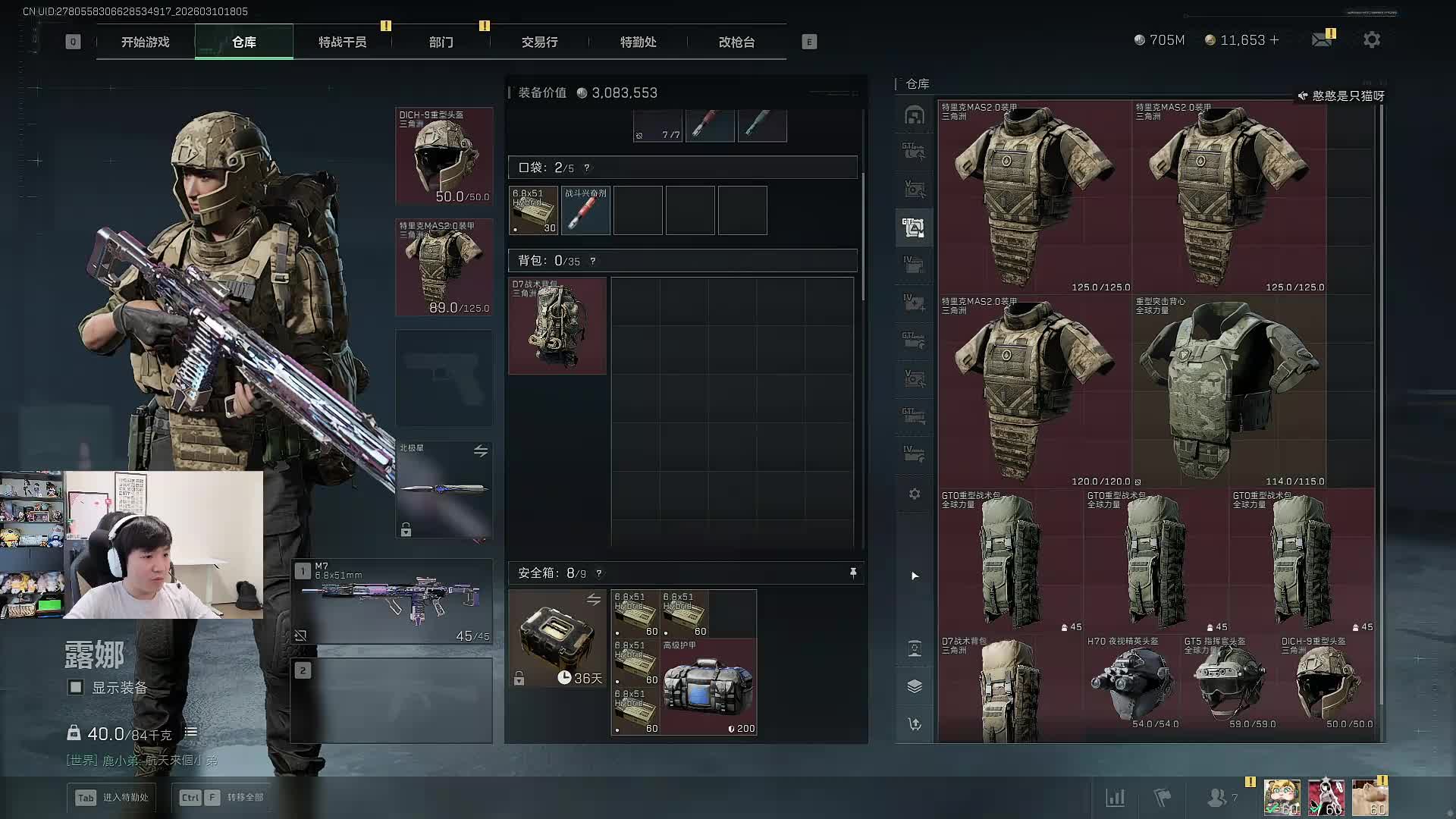The height and width of the screenshot is (819, 1456).
Task: Toggle the 显示装备 checkbox
Action: tap(76, 687)
